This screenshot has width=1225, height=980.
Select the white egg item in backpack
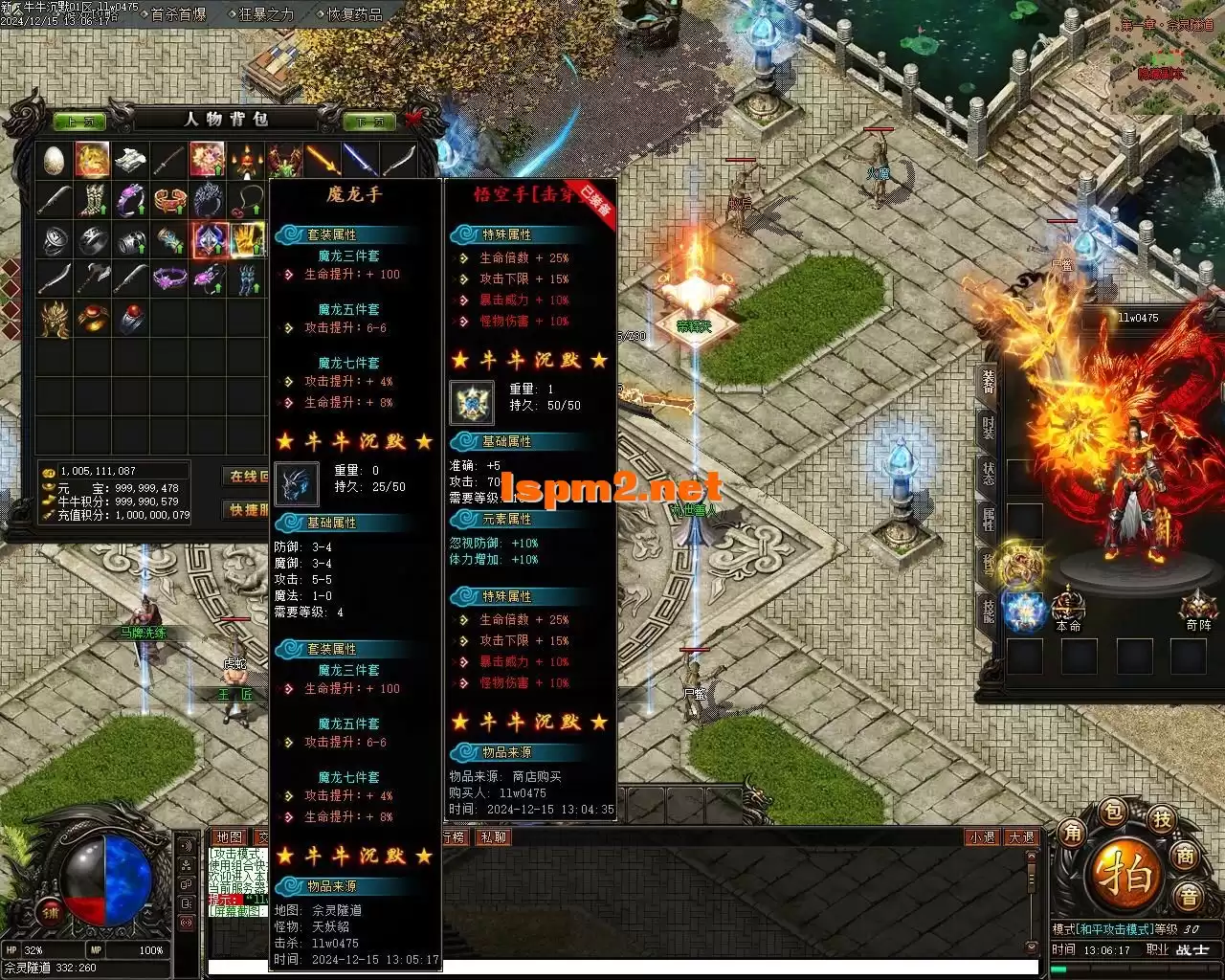coord(55,161)
